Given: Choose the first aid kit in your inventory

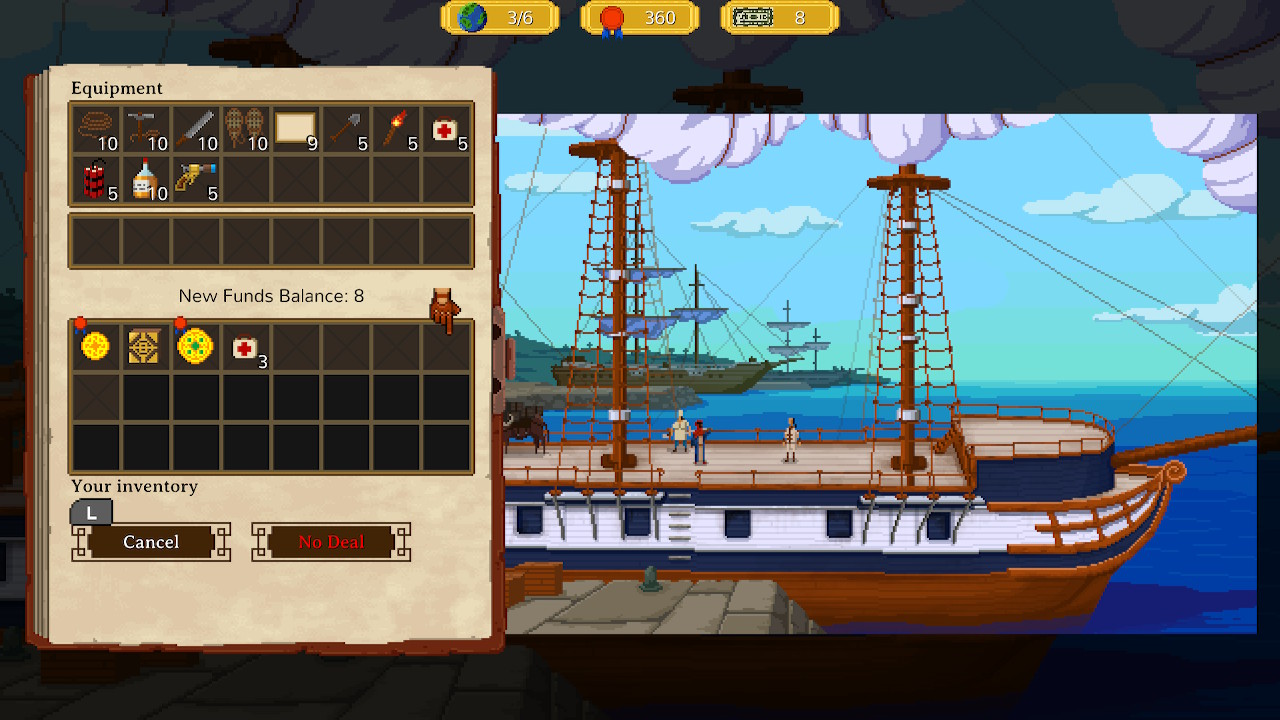Looking at the screenshot, I should (x=246, y=346).
